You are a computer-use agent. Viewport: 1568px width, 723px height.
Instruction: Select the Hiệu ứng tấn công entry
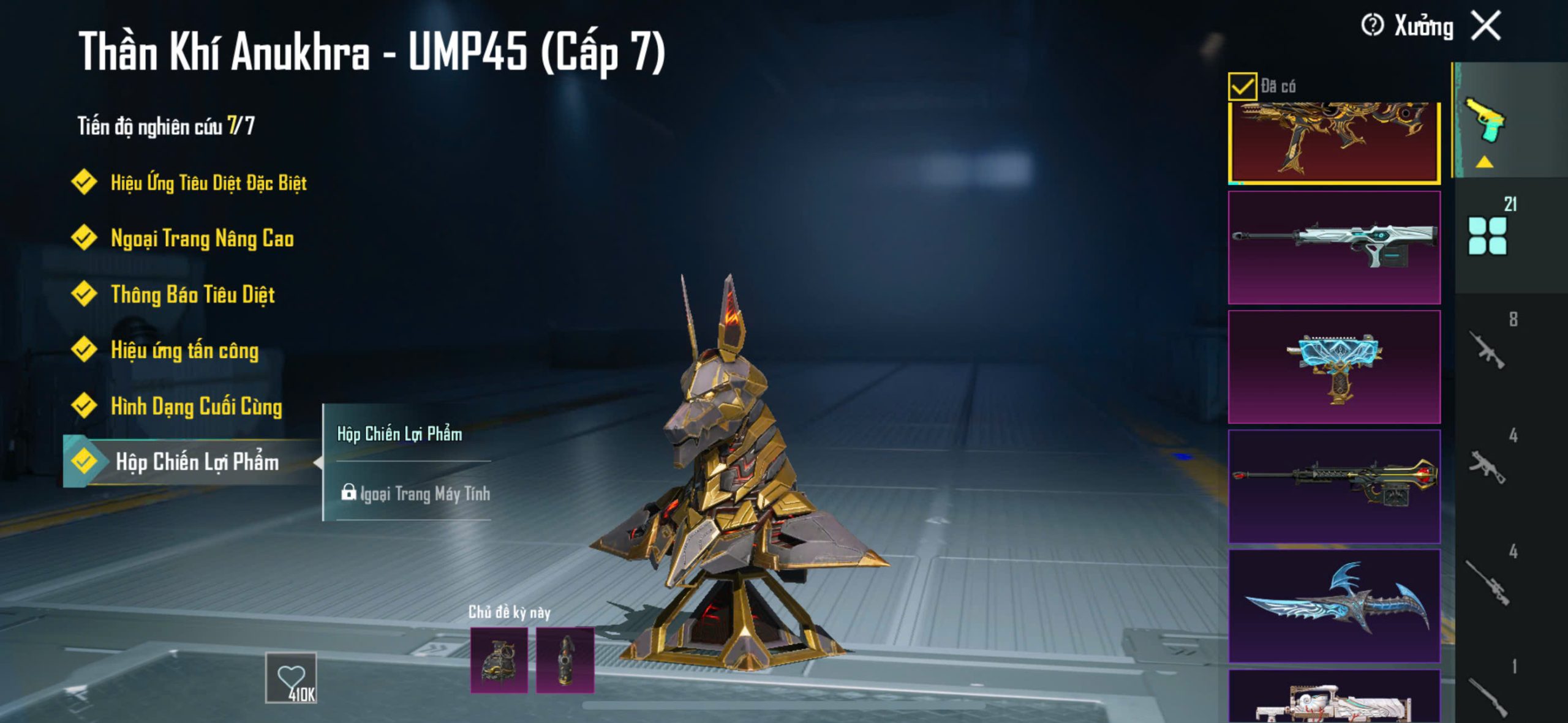point(184,350)
